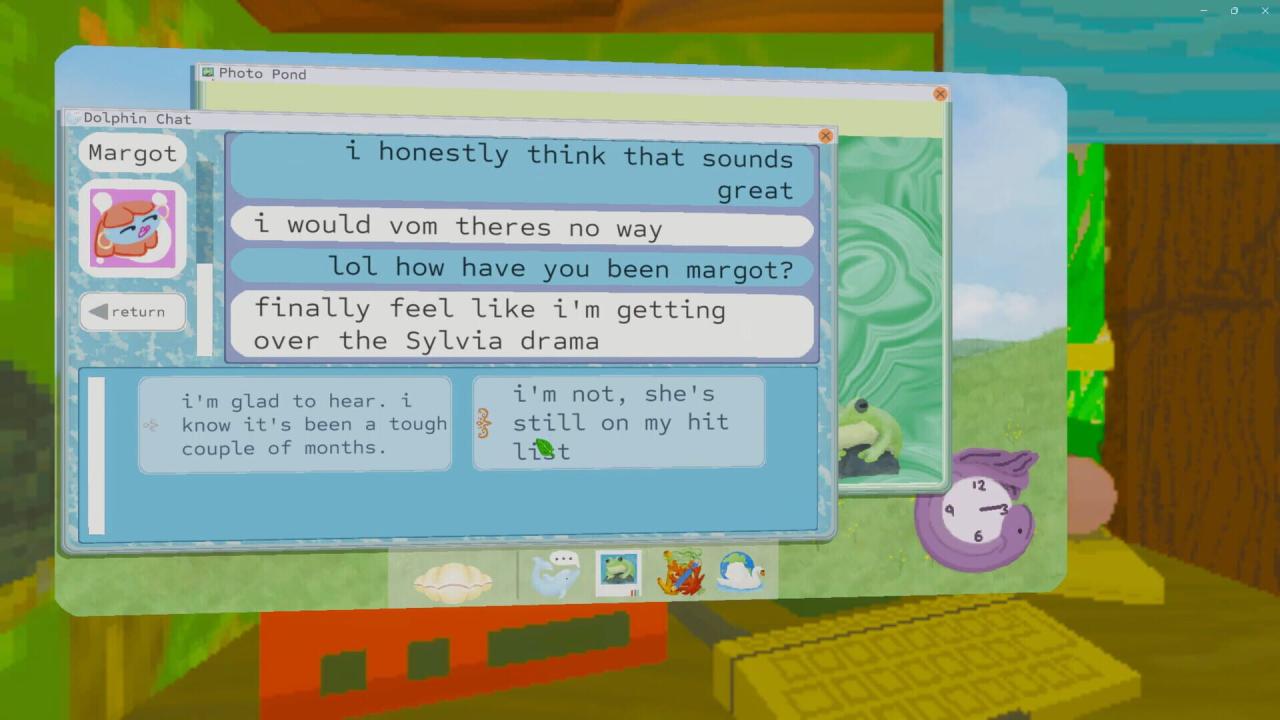Click the return button in Dolphin Chat

pos(132,311)
